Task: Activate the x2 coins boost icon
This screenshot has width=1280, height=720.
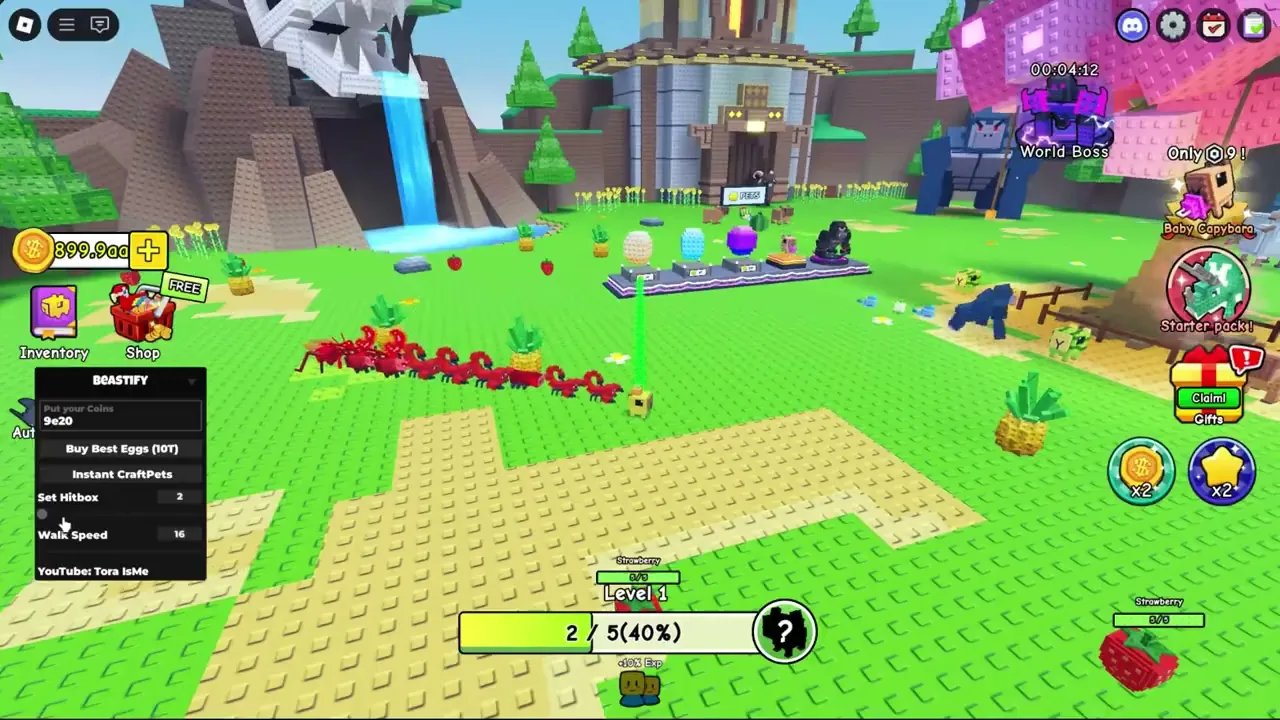Action: coord(1141,470)
